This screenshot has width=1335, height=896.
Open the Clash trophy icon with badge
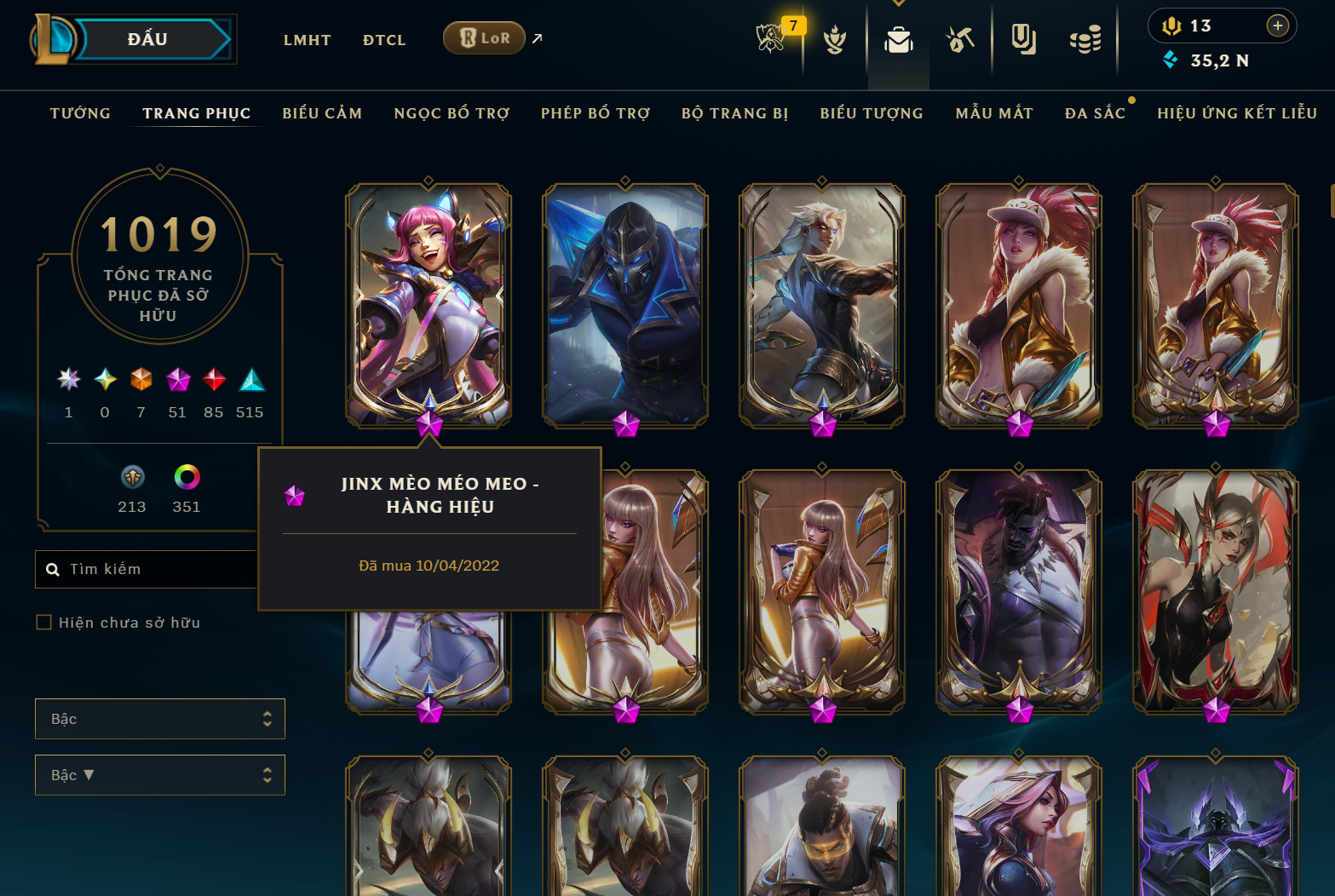(x=771, y=39)
